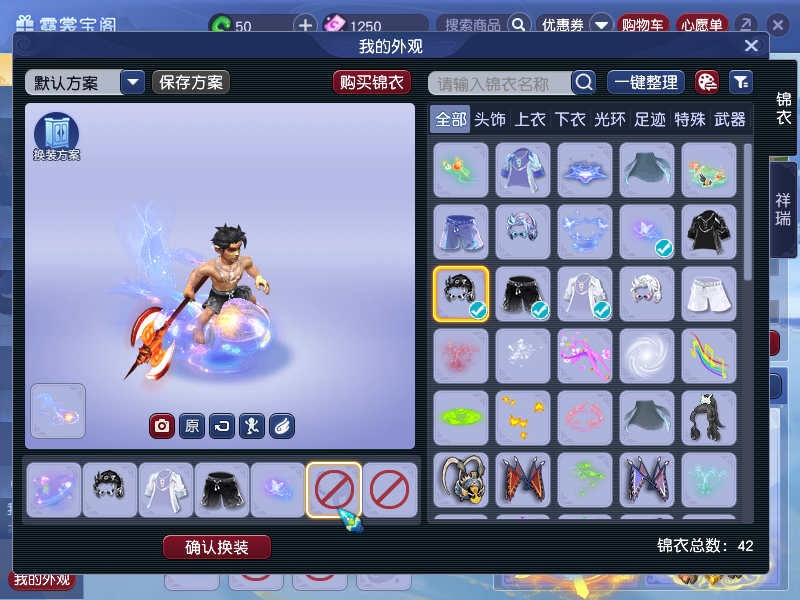
Task: Confirm outfit with 确认换装
Action: click(x=217, y=547)
